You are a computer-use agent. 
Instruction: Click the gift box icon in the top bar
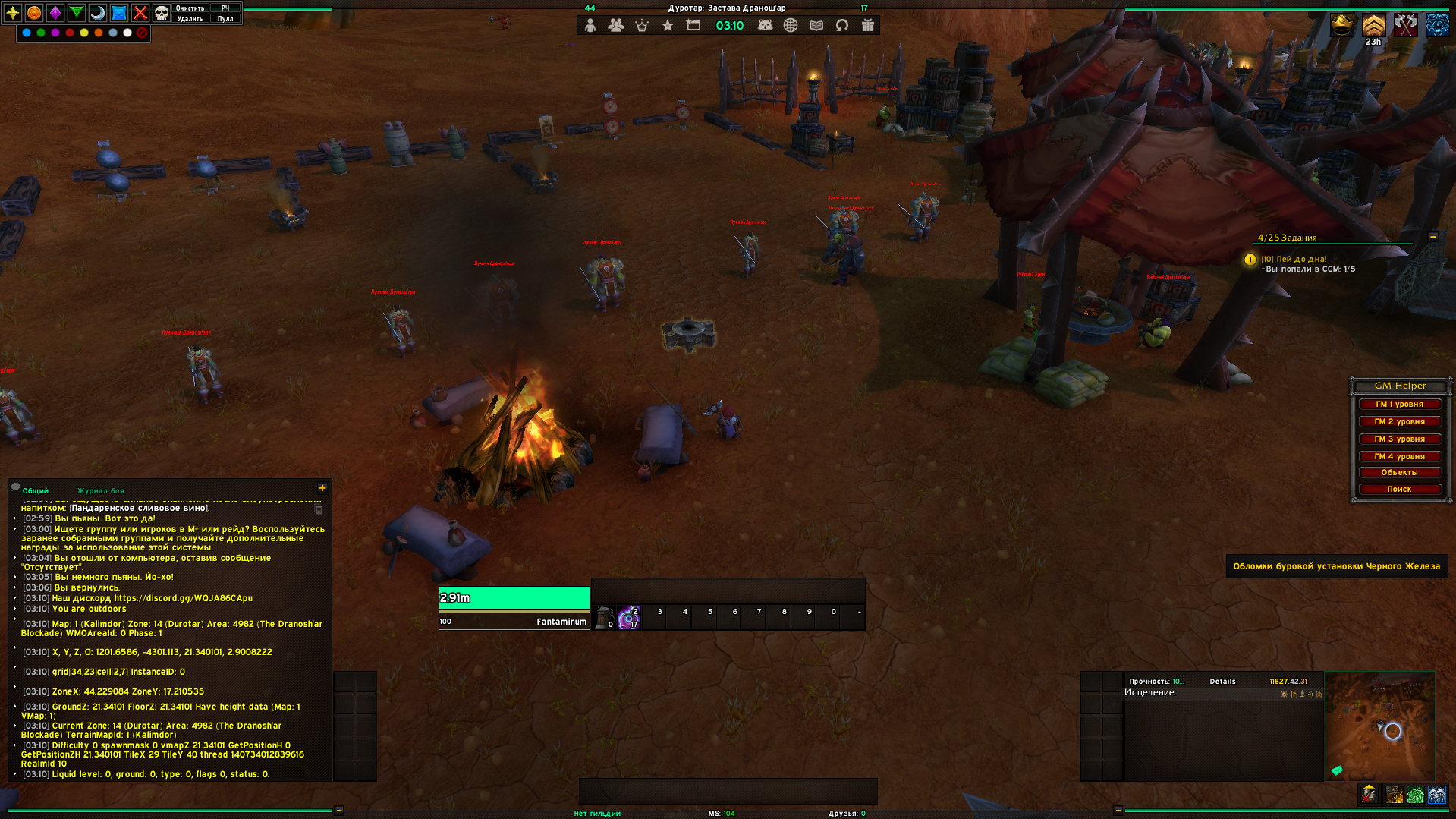[868, 26]
